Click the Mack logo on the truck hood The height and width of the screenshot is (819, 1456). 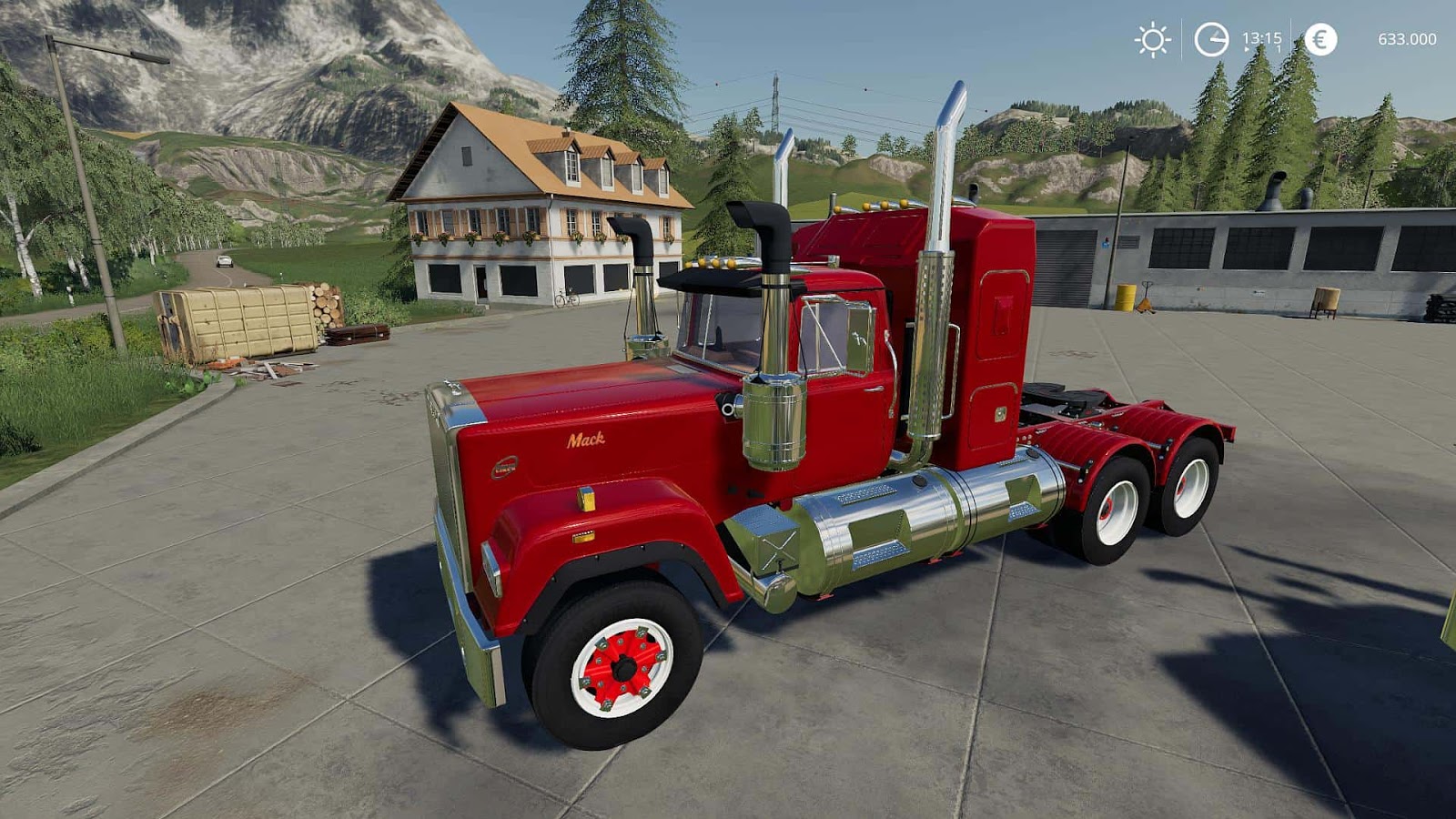[x=588, y=440]
